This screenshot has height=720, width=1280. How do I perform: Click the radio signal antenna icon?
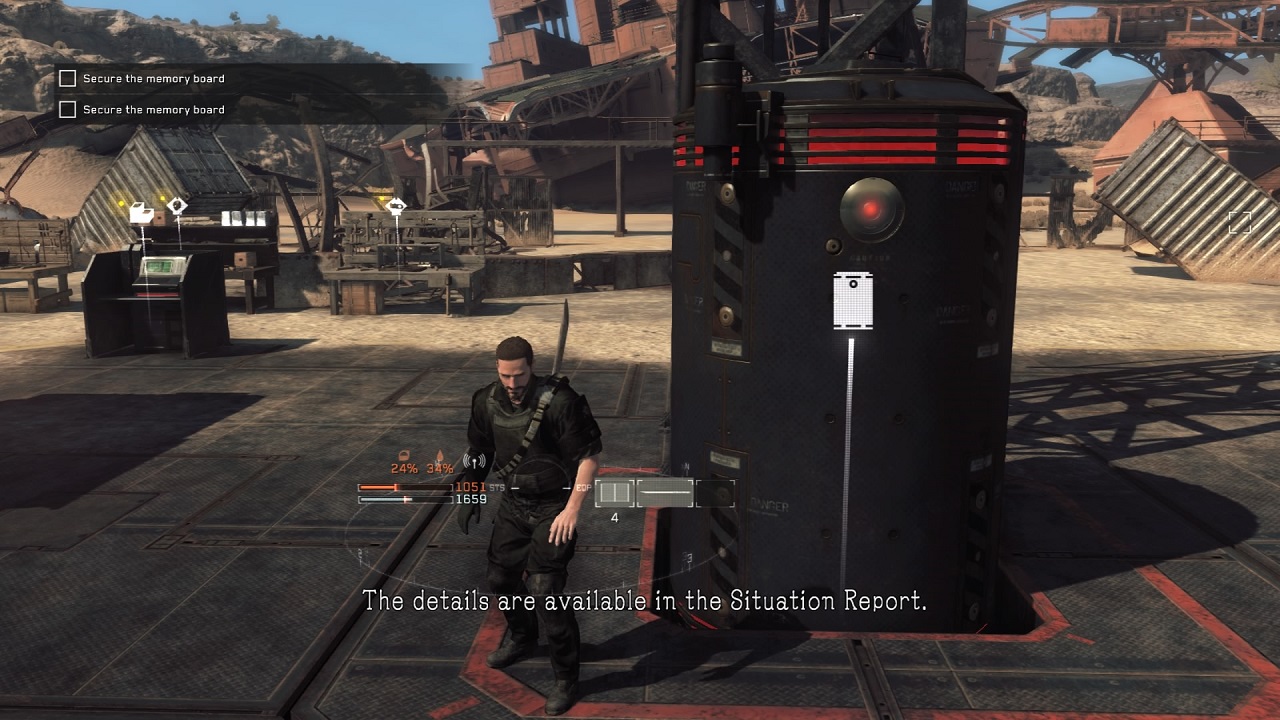click(474, 462)
